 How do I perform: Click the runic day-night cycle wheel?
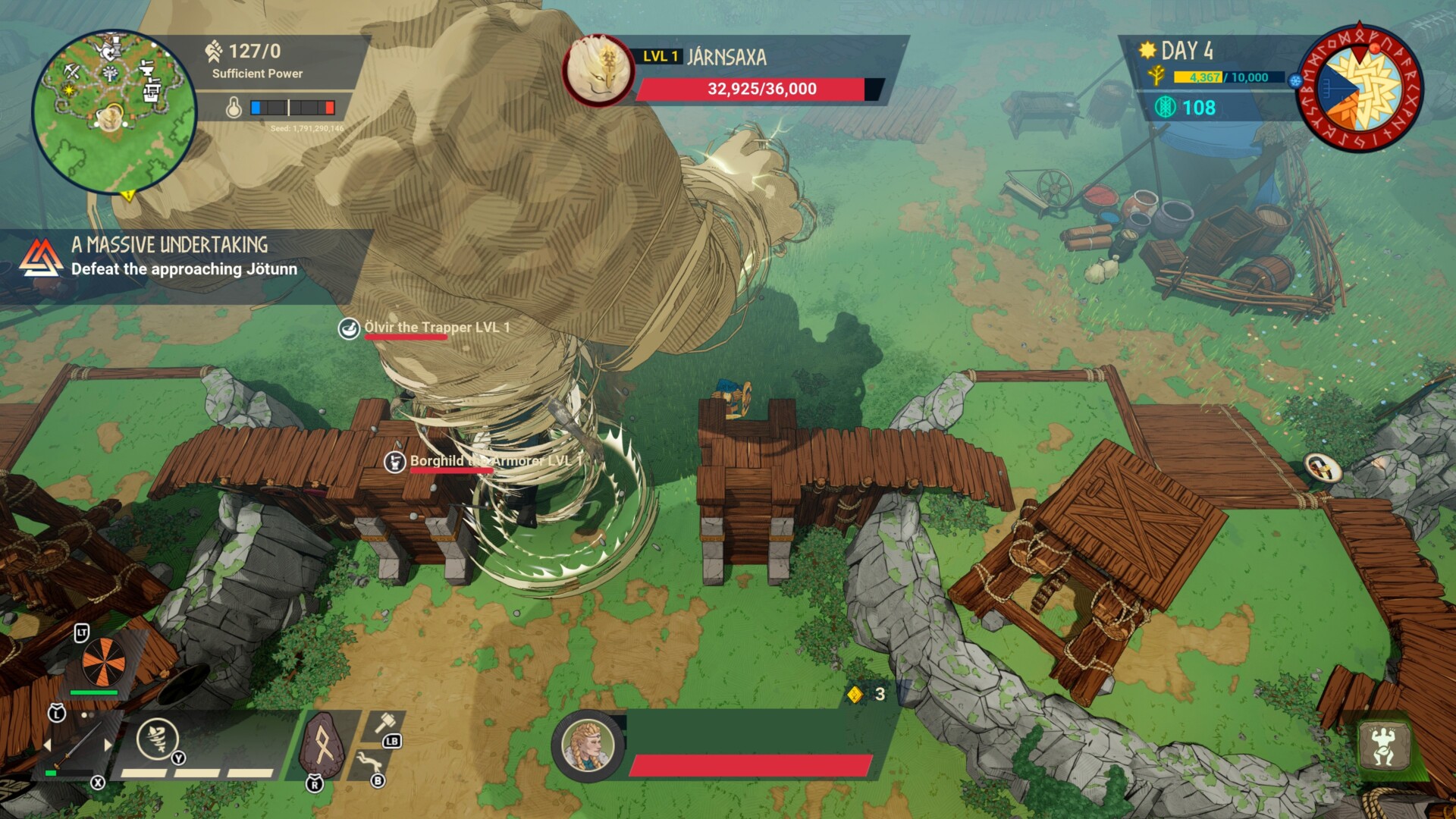tap(1360, 87)
